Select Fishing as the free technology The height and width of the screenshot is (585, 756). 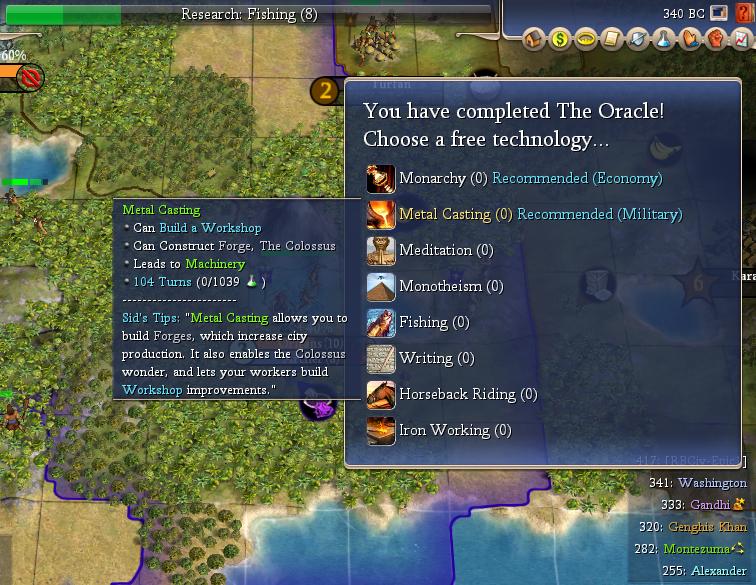(x=423, y=323)
